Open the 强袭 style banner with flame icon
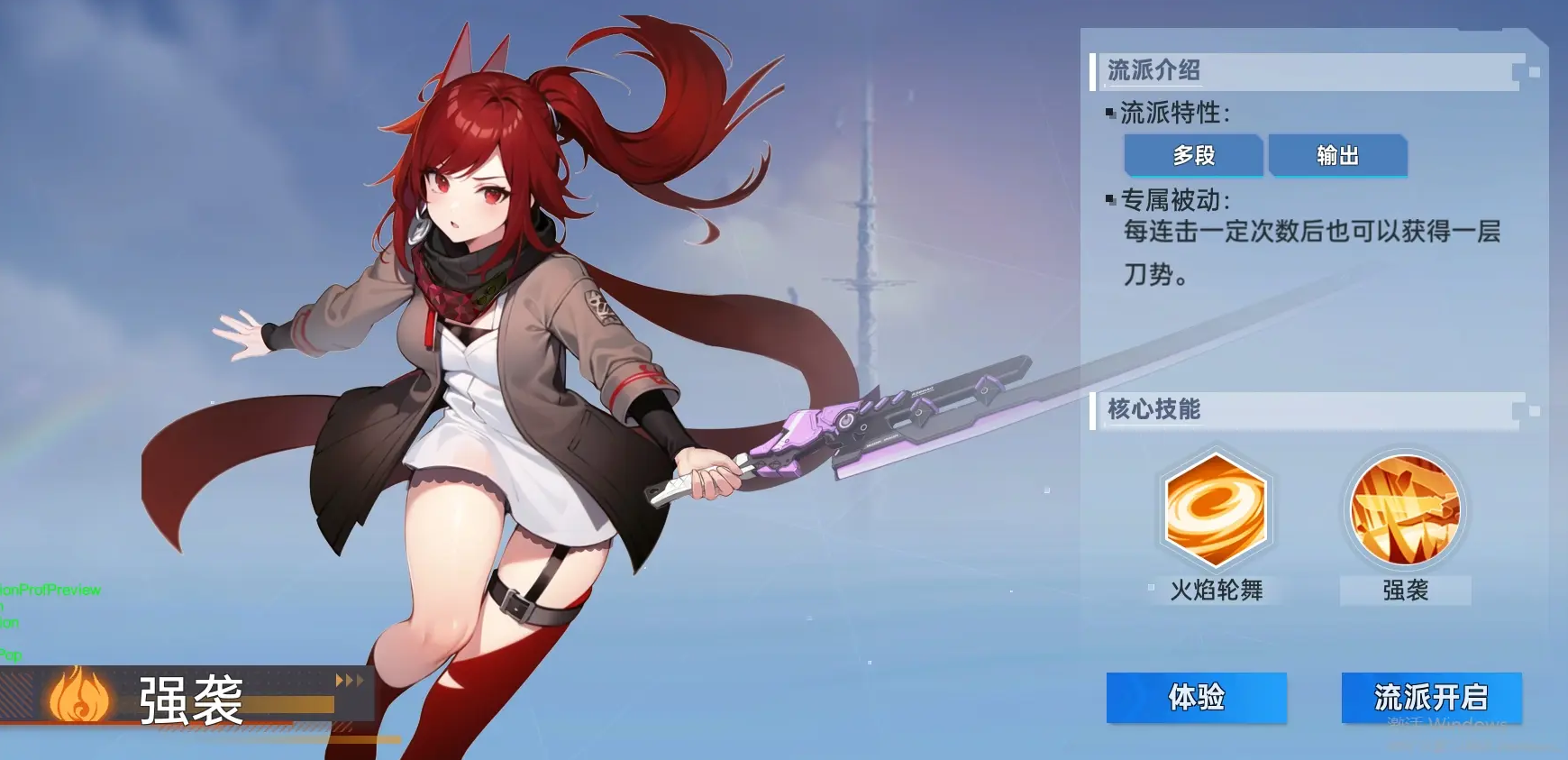The width and height of the screenshot is (1568, 760). tap(189, 698)
